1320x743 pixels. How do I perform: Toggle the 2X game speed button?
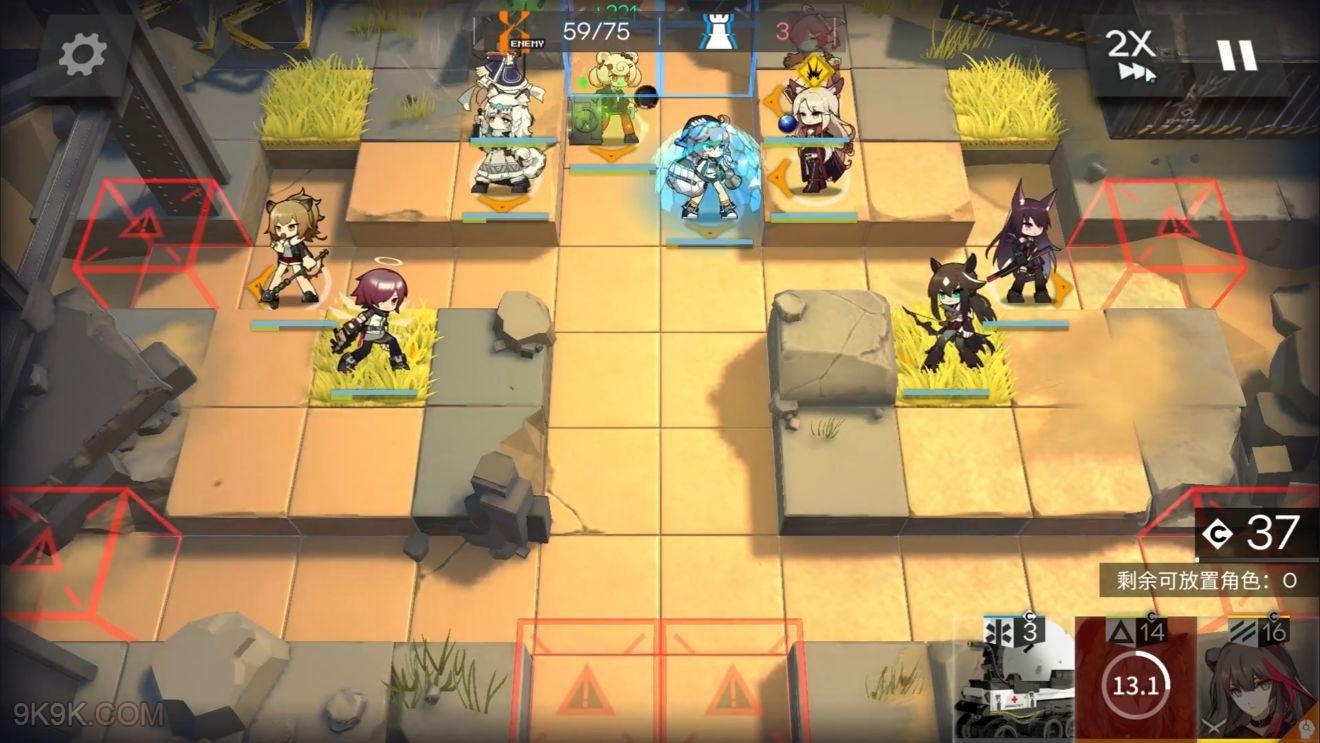pyautogui.click(x=1131, y=56)
